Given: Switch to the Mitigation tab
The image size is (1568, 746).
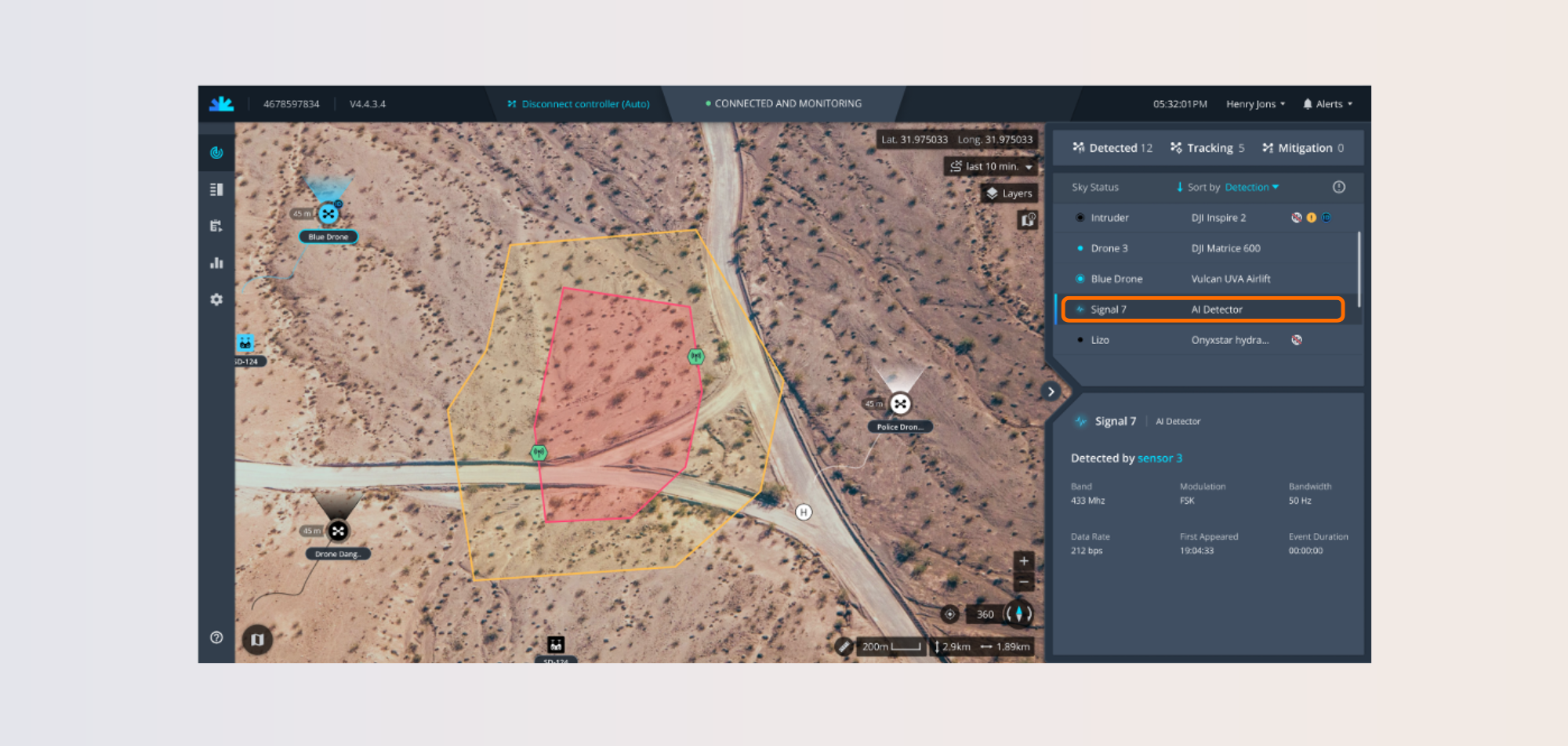Looking at the screenshot, I should 1303,148.
